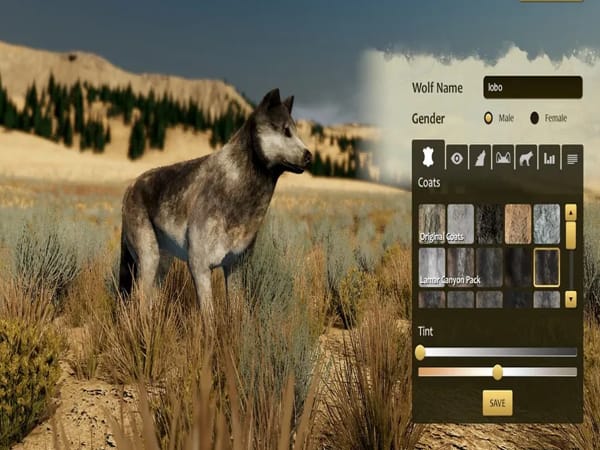Click the coat list scroll-down arrow

coord(570,298)
